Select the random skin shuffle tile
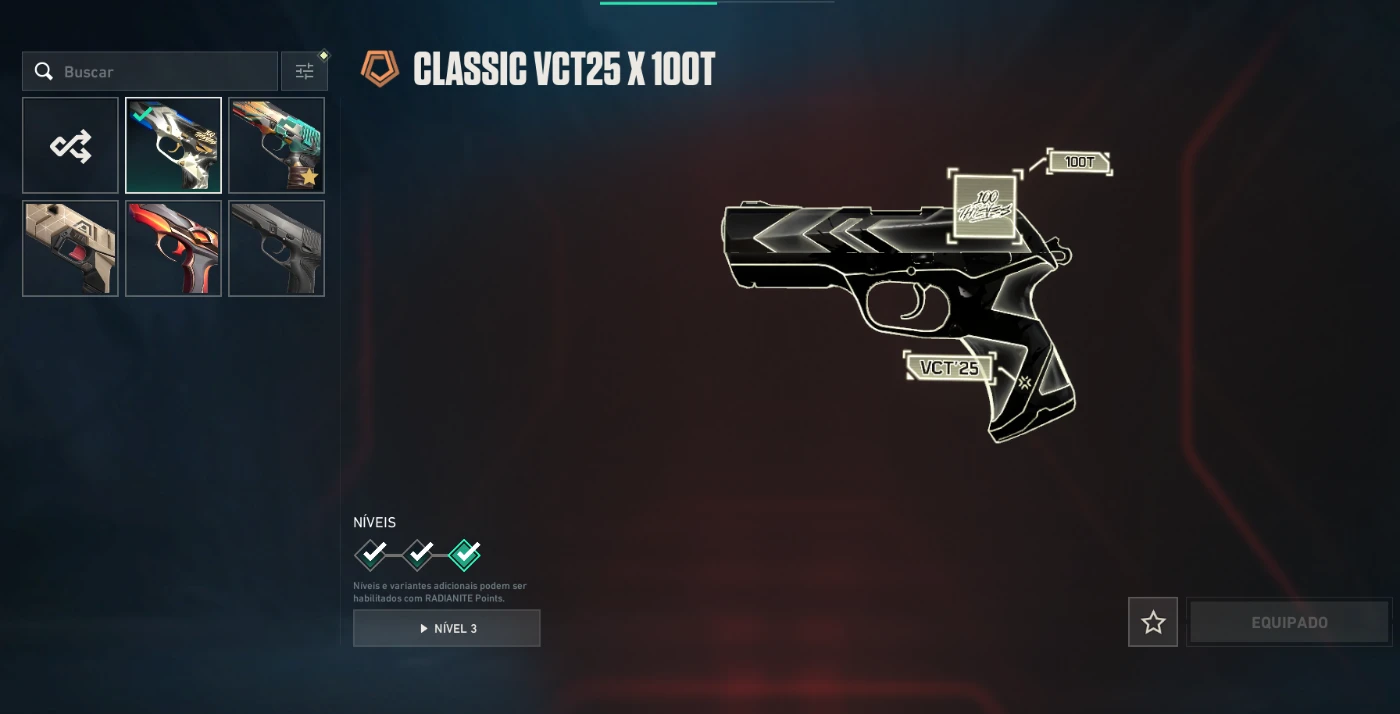The width and height of the screenshot is (1400, 714). point(71,145)
